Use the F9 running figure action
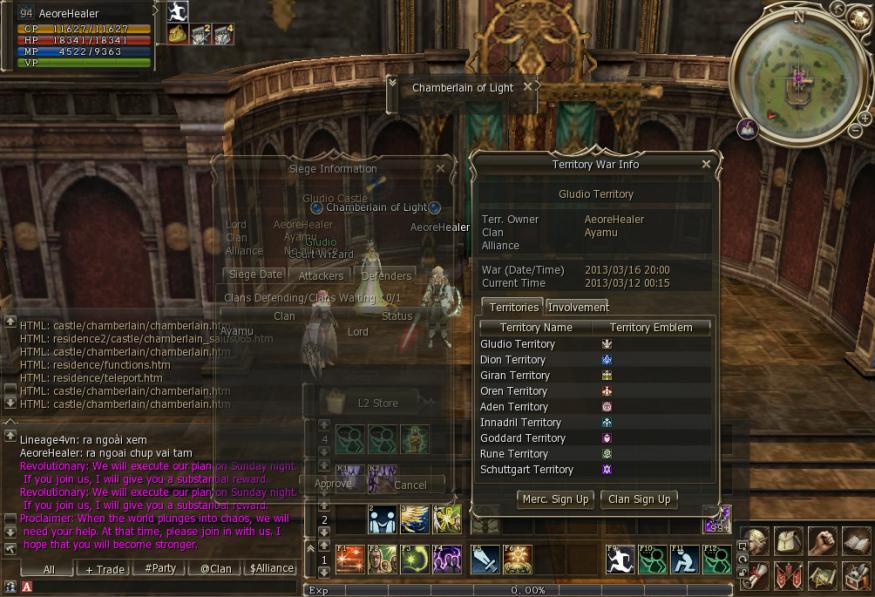875x597 pixels. point(620,558)
